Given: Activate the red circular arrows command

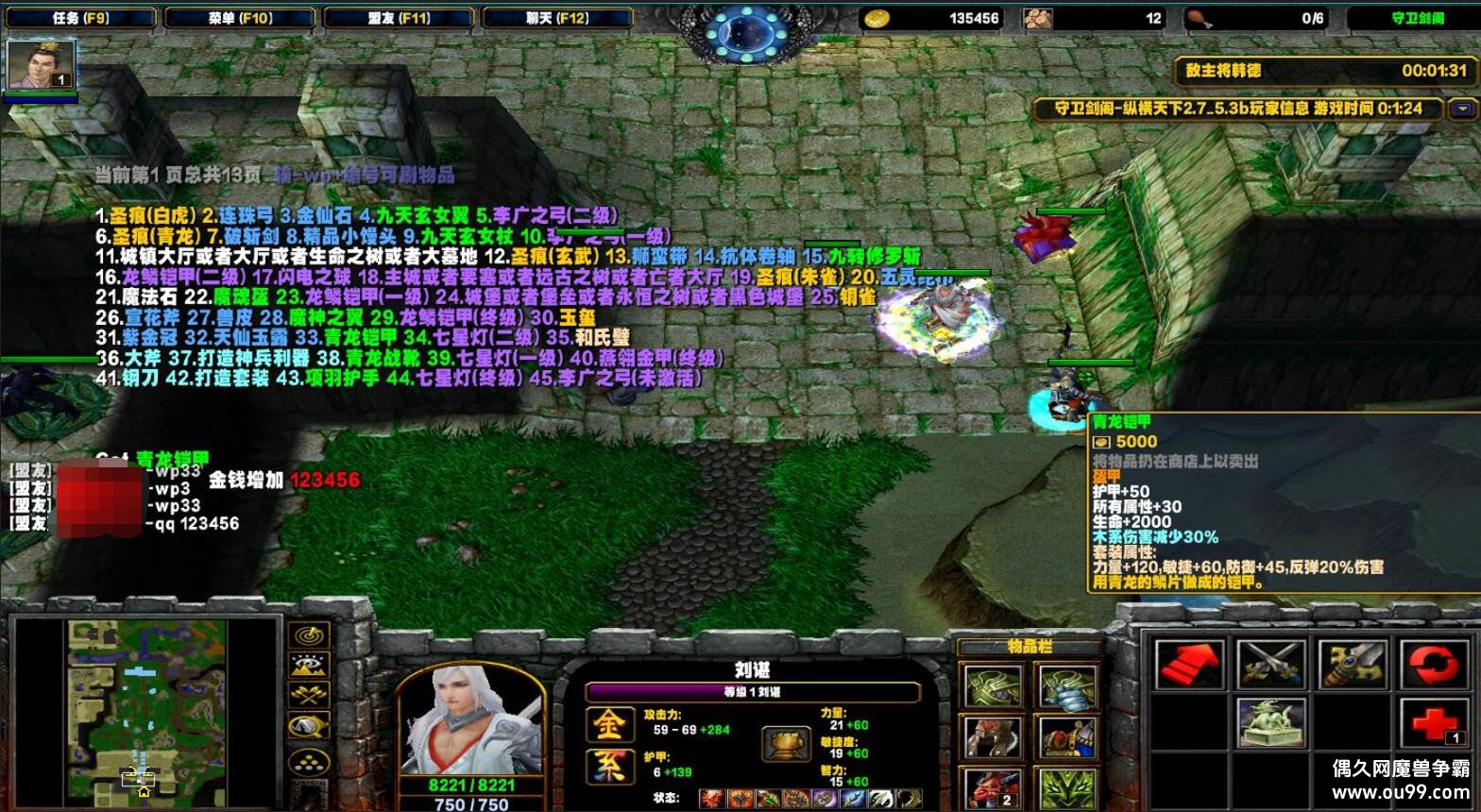Looking at the screenshot, I should 1434,665.
